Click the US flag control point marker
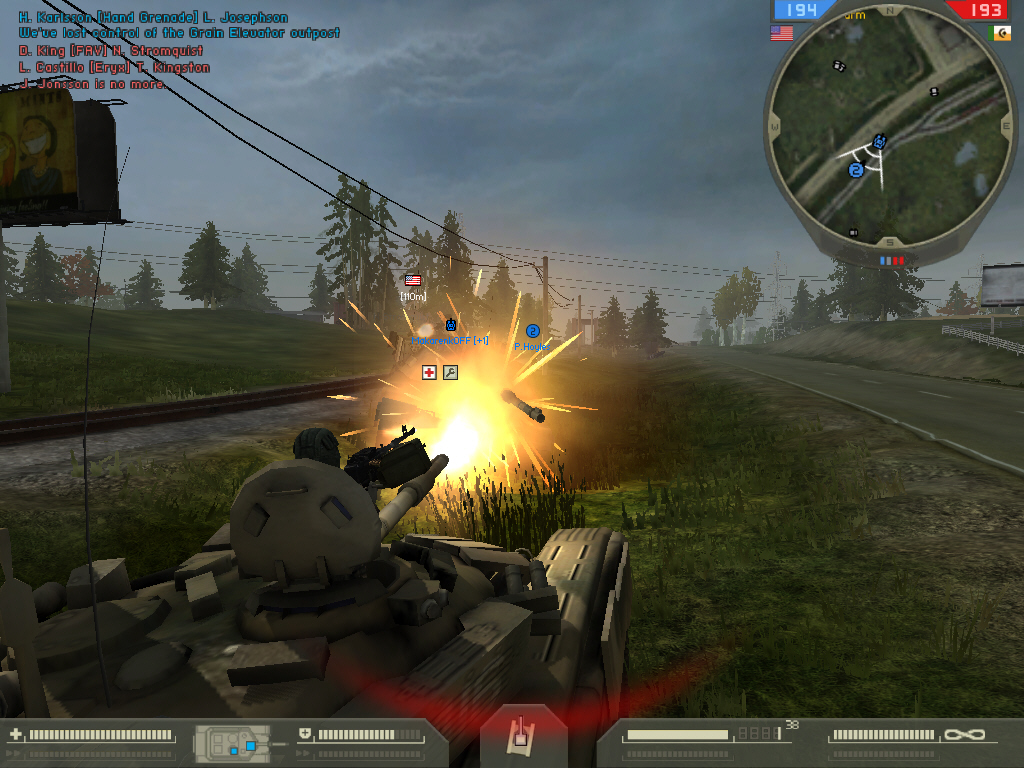The height and width of the screenshot is (768, 1024). [413, 281]
